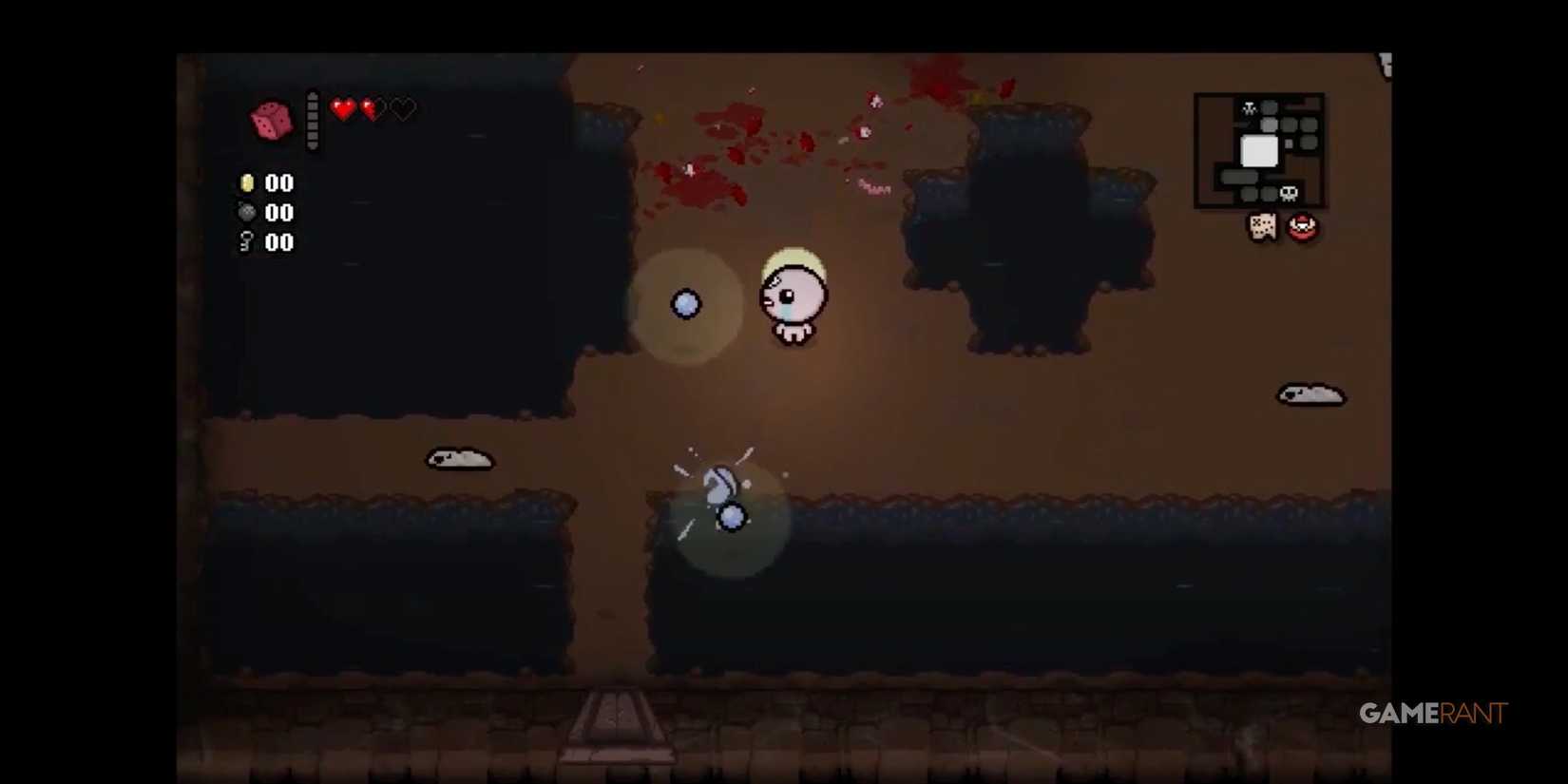Click the white current room square on minimap

point(1259,150)
